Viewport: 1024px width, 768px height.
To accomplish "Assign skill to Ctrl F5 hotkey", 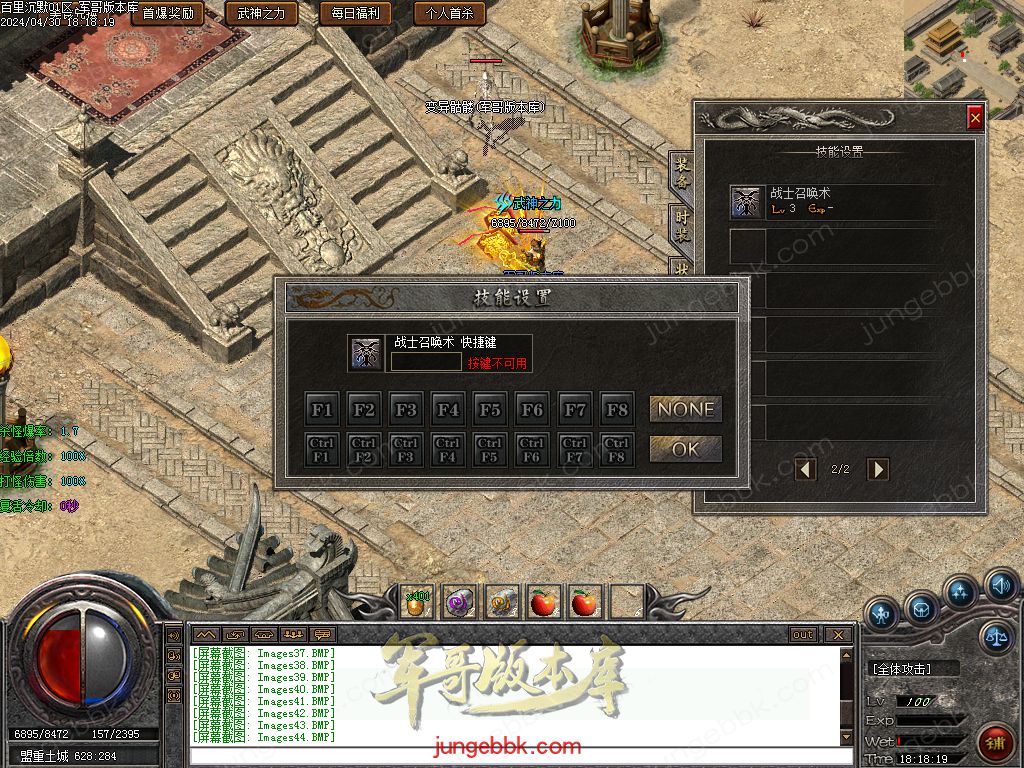I will [490, 449].
